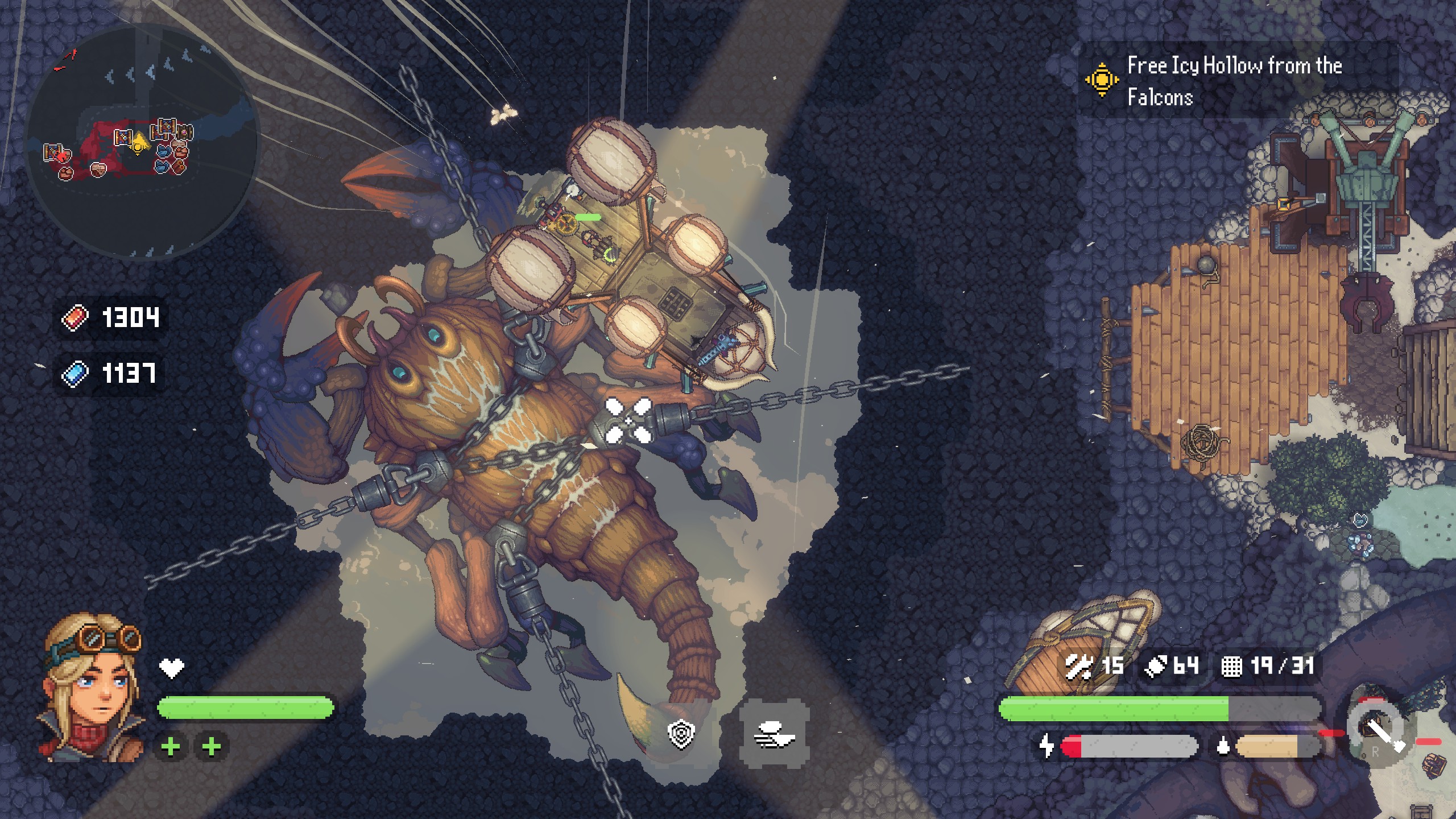Activate the shield ability icon
Image resolution: width=1456 pixels, height=819 pixels.
click(x=681, y=735)
